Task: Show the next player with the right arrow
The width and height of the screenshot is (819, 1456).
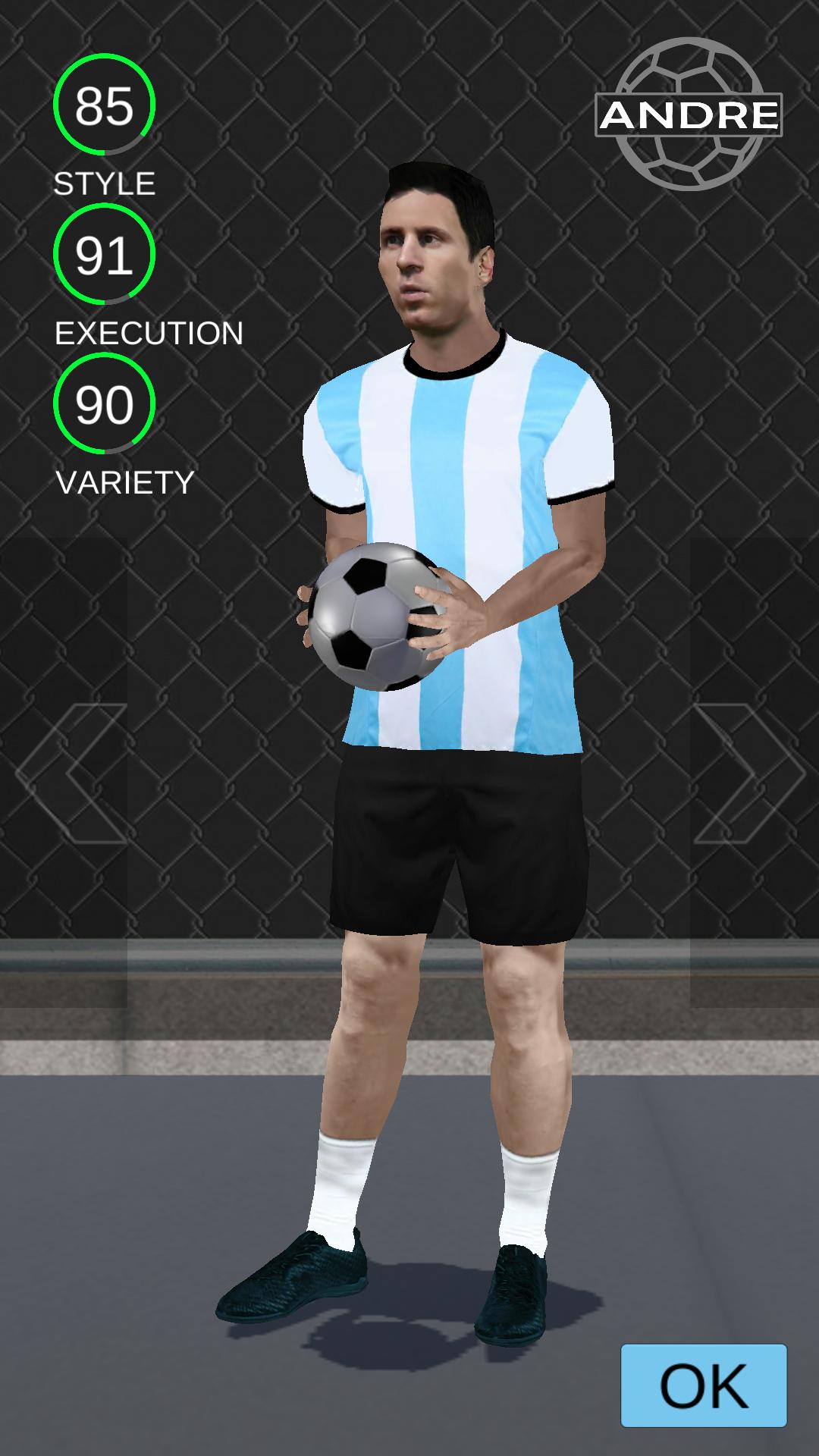Action: pyautogui.click(x=748, y=773)
